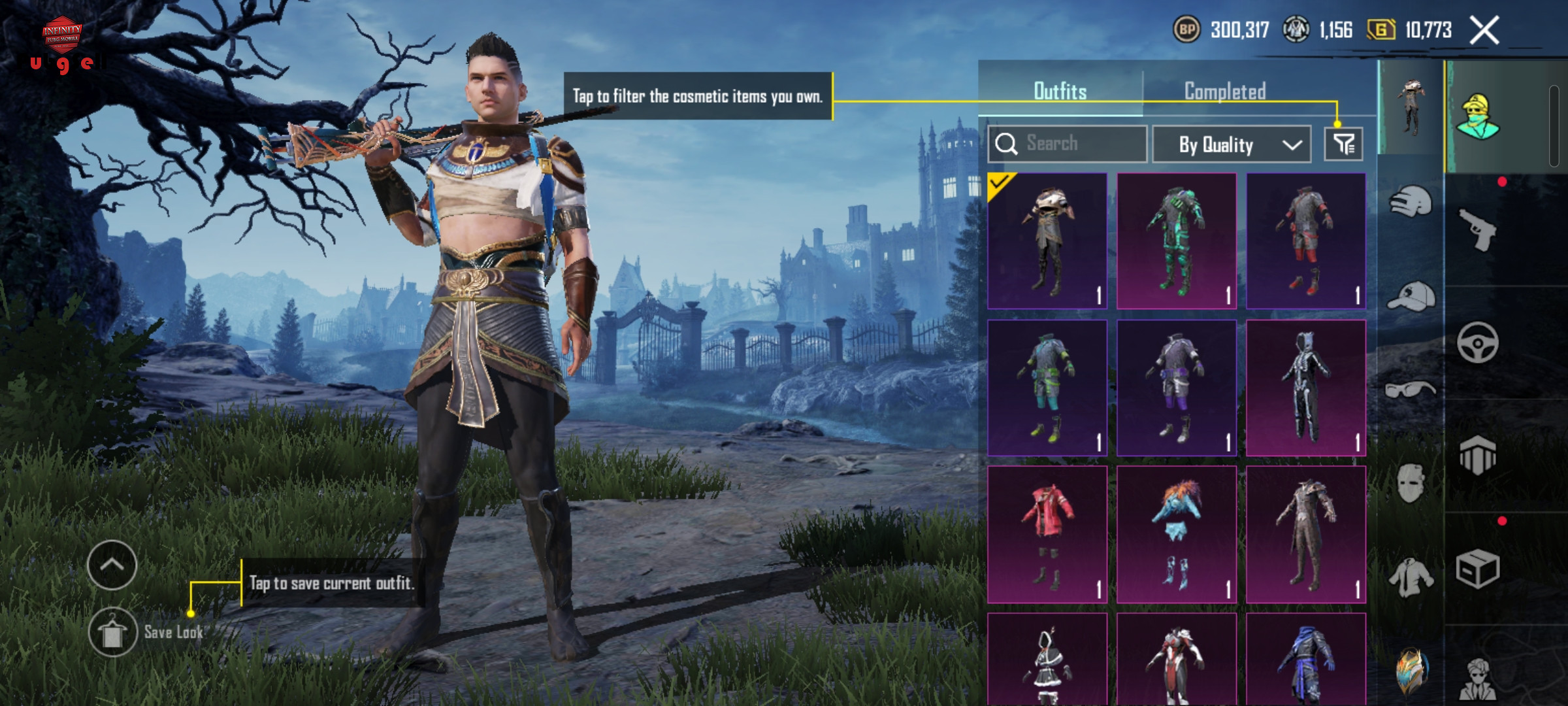
Task: Switch to the pistol weapon skins section
Action: pyautogui.click(x=1478, y=229)
